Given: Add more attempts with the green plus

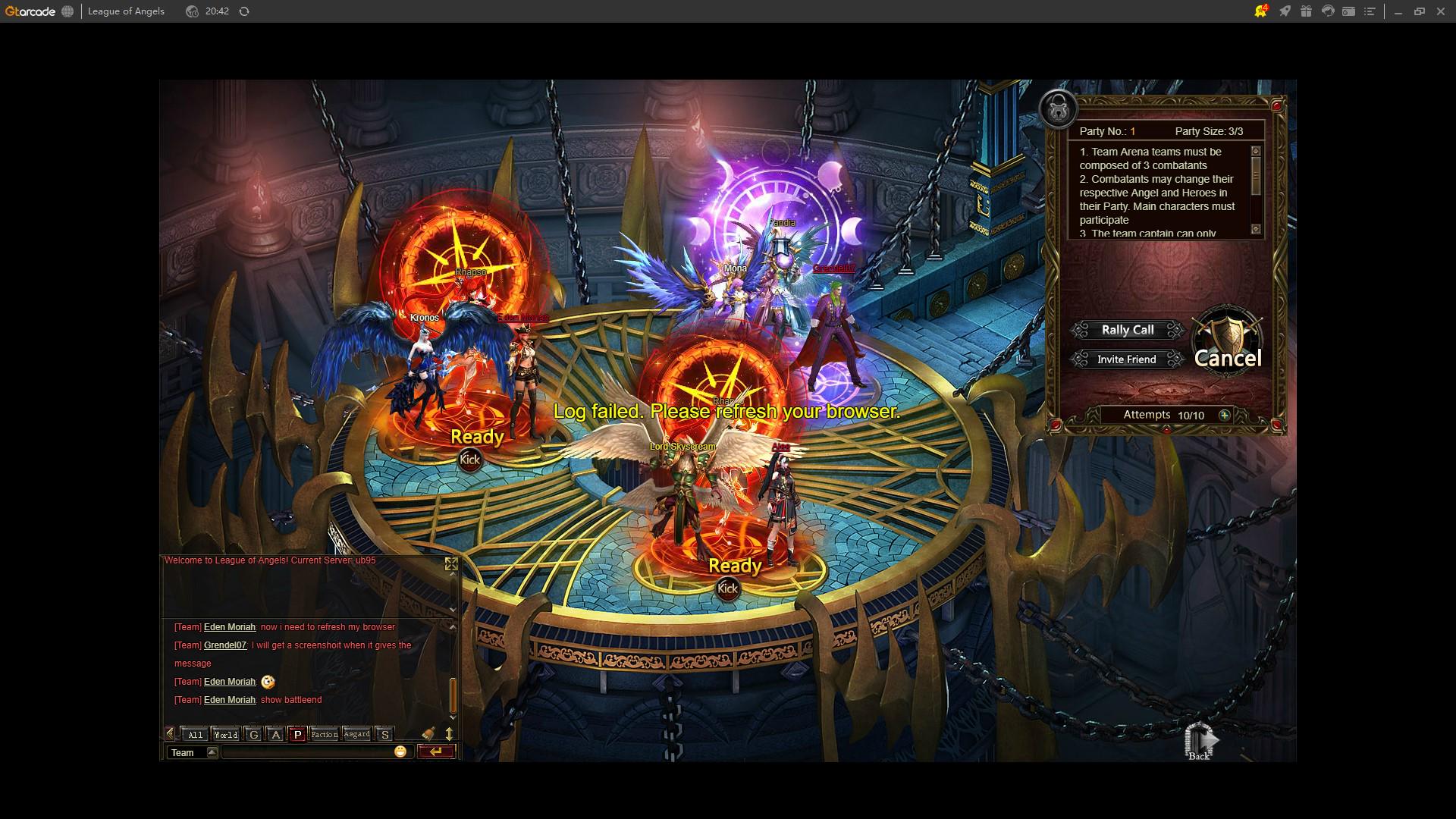Looking at the screenshot, I should pyautogui.click(x=1224, y=415).
